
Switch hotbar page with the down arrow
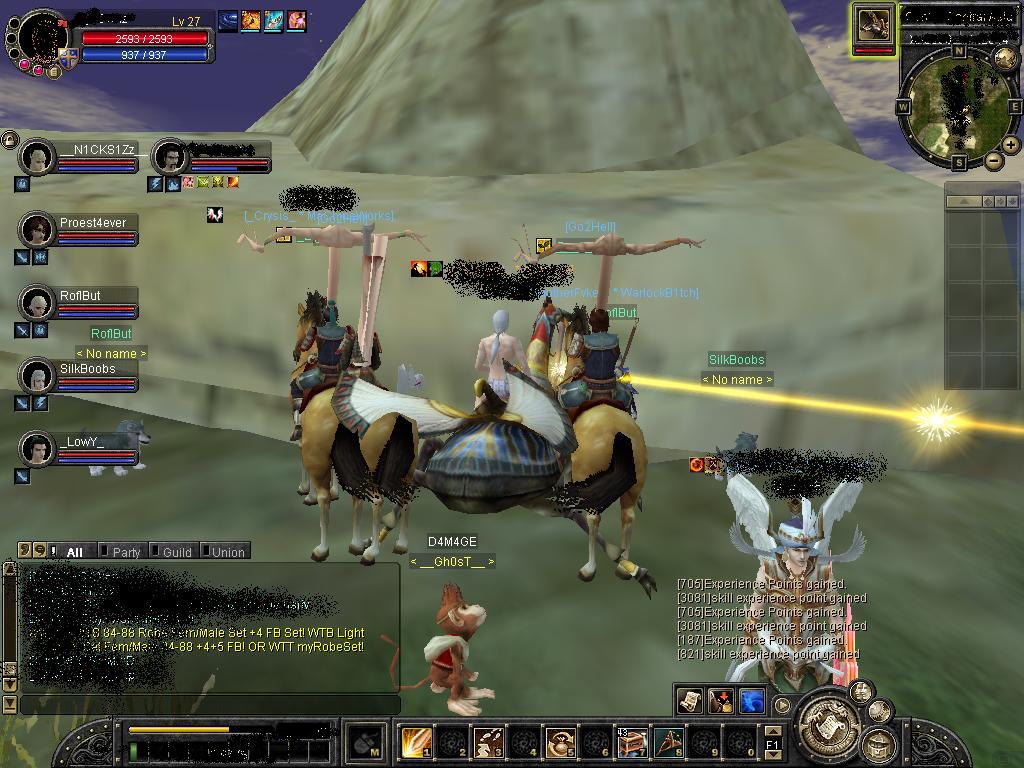pyautogui.click(x=772, y=755)
